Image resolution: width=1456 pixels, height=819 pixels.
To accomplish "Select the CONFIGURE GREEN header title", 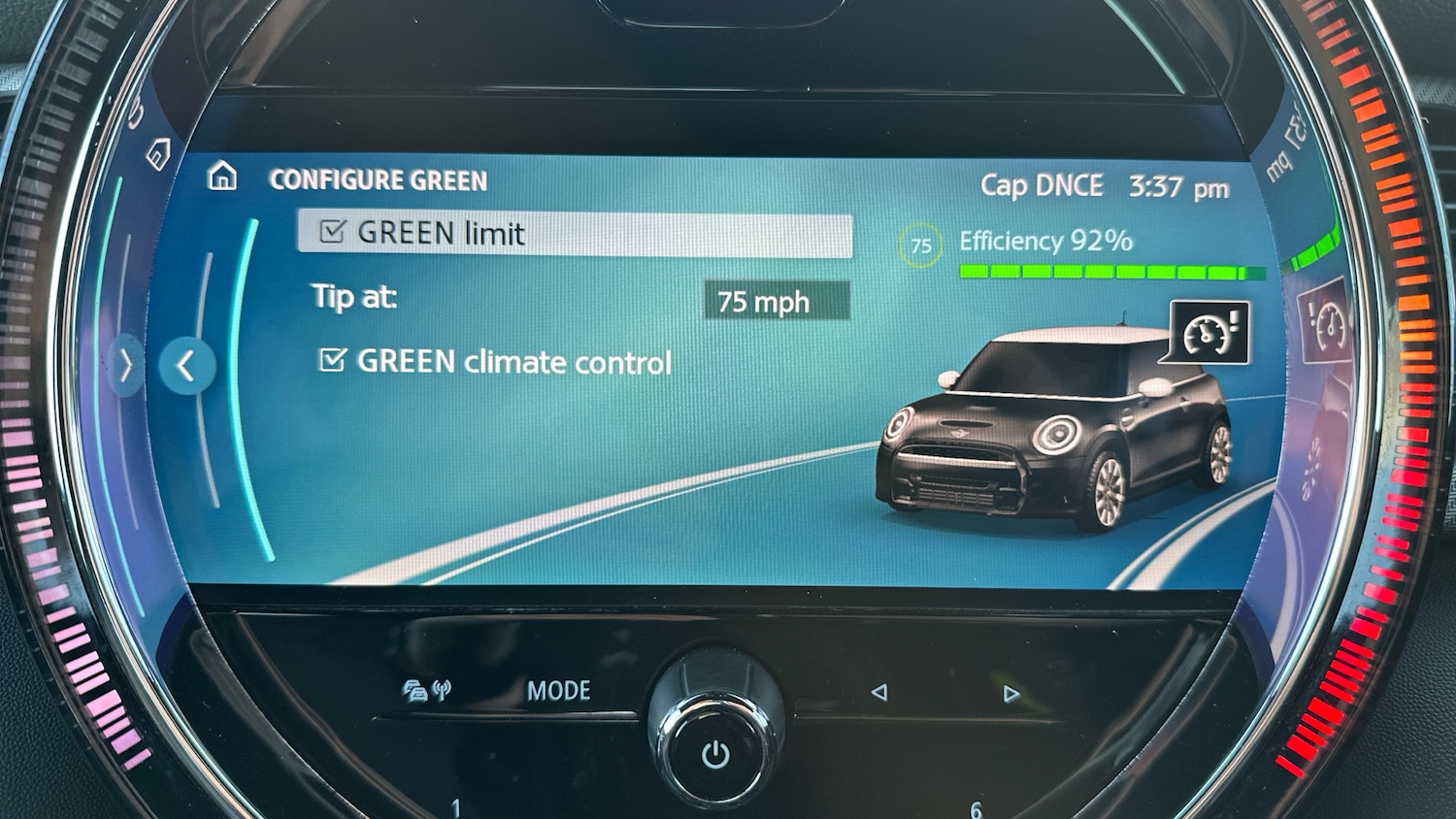I will click(x=380, y=180).
